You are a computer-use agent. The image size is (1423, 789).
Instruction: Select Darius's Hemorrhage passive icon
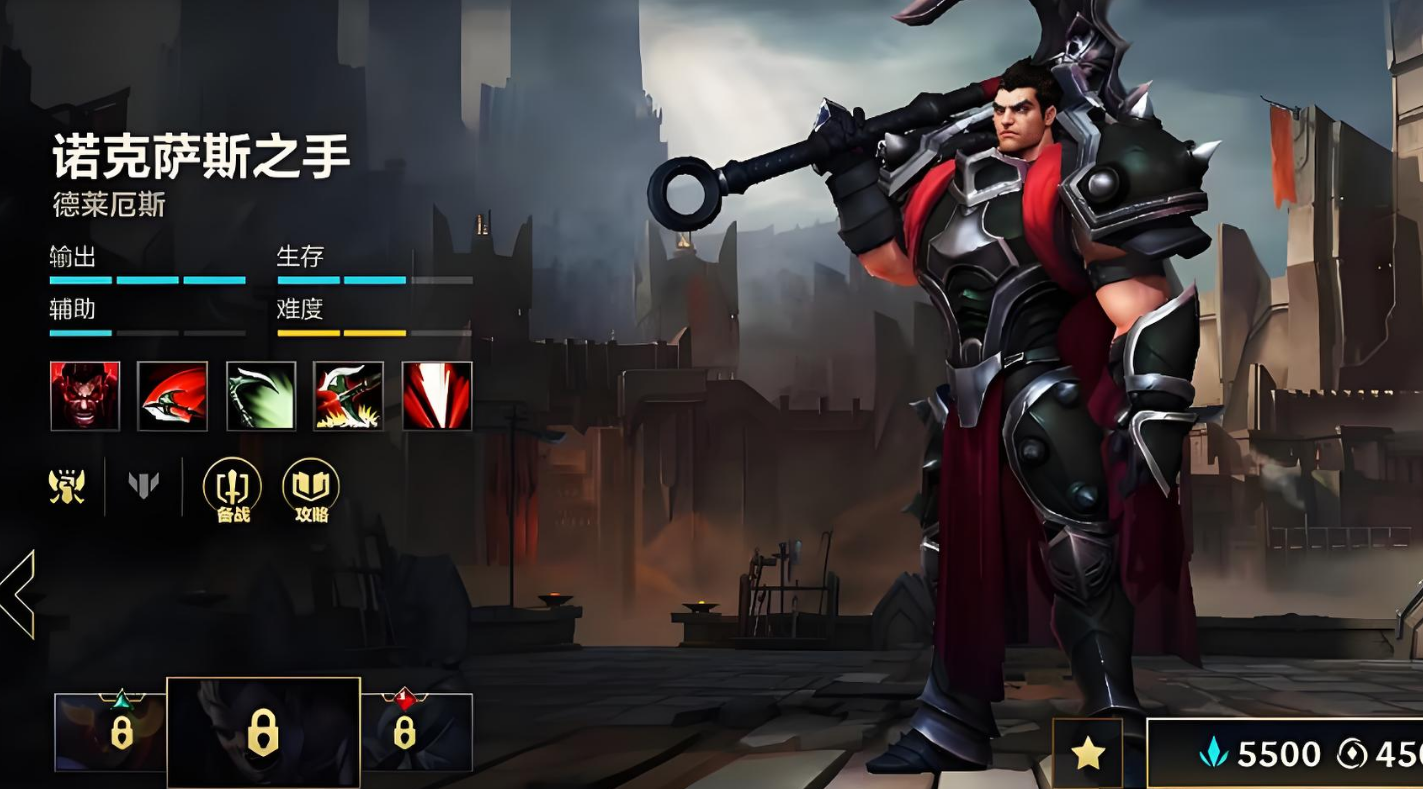click(x=85, y=396)
